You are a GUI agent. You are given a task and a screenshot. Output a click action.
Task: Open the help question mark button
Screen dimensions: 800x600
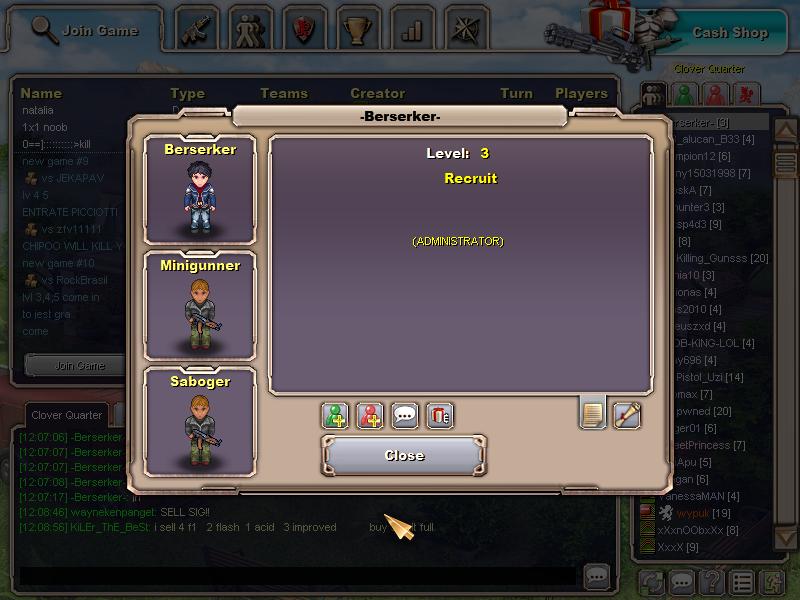coord(712,581)
